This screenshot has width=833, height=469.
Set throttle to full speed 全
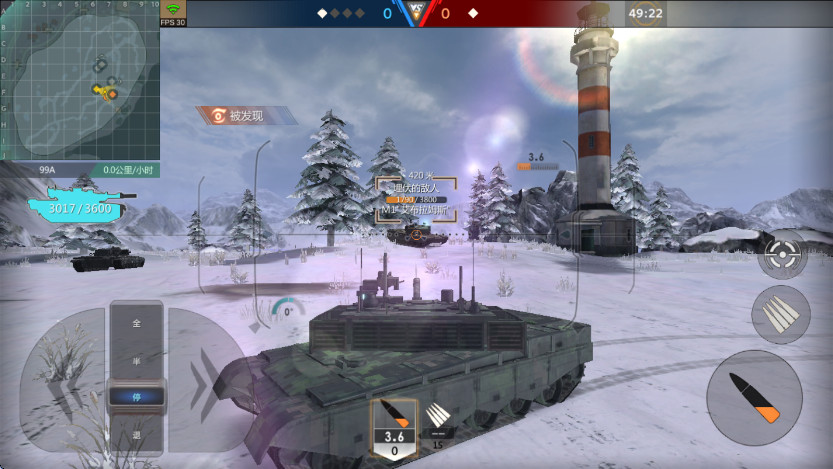(136, 323)
